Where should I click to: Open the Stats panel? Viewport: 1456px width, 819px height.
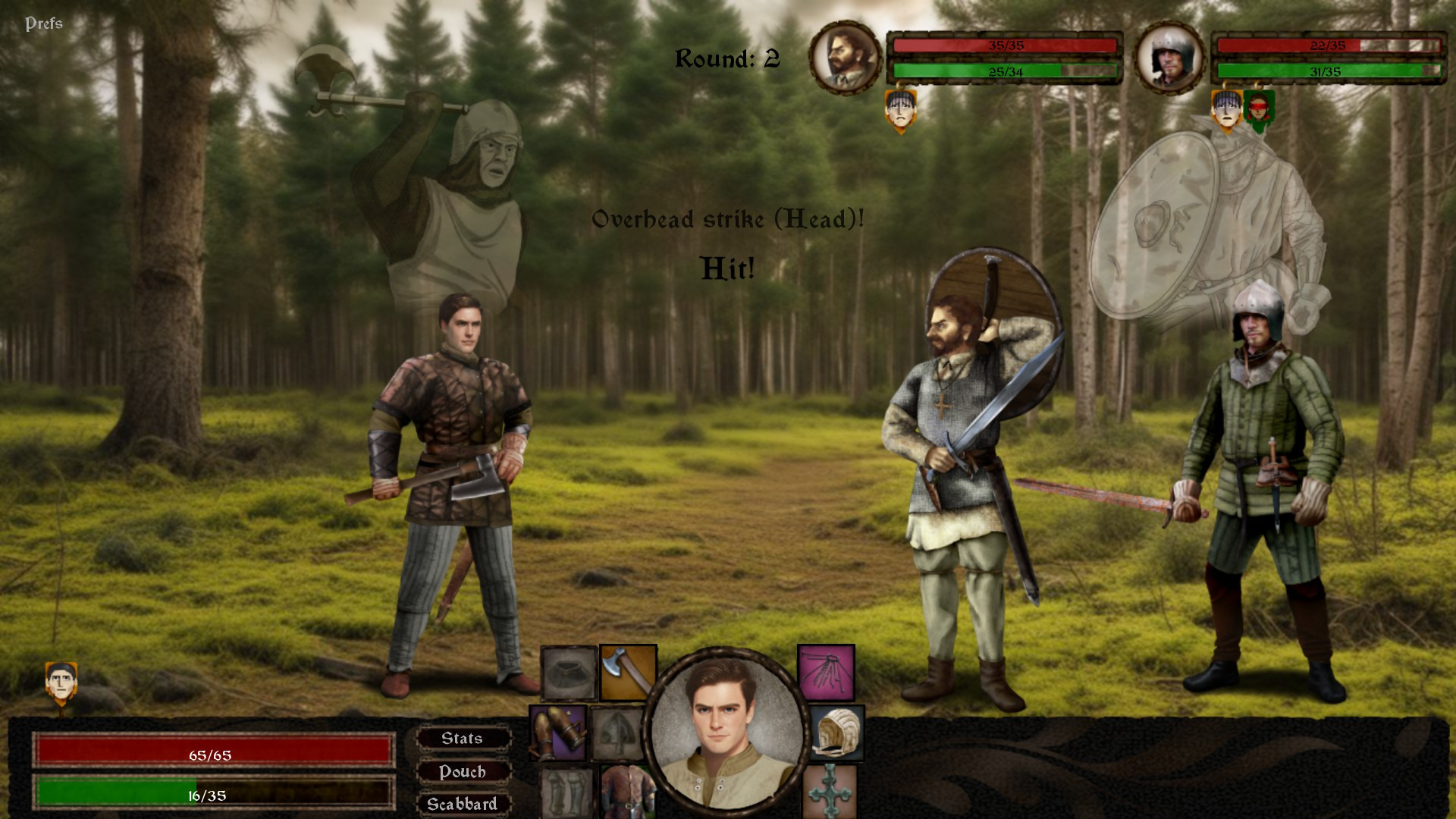tap(463, 739)
